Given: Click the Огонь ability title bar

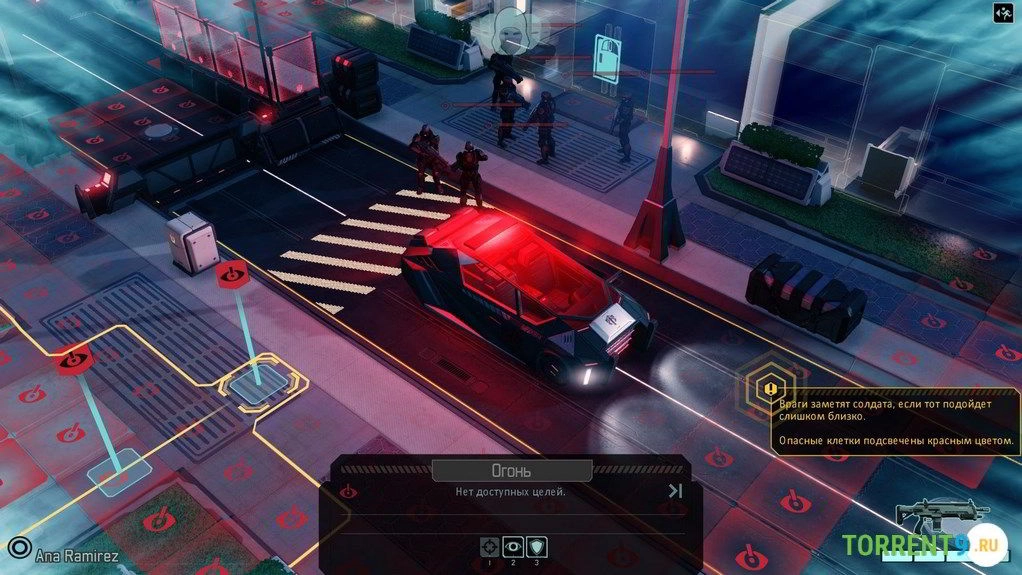Looking at the screenshot, I should click(512, 469).
